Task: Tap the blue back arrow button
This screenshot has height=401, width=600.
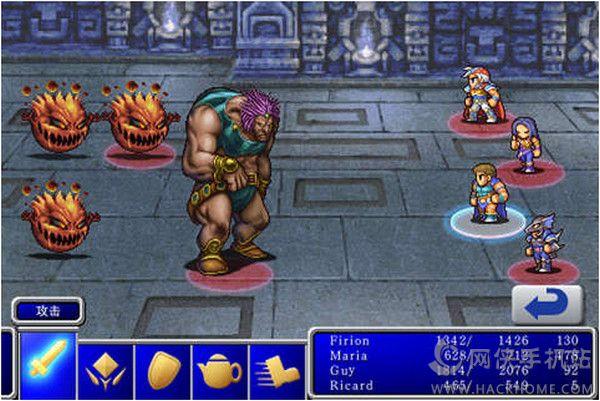Action: click(546, 304)
